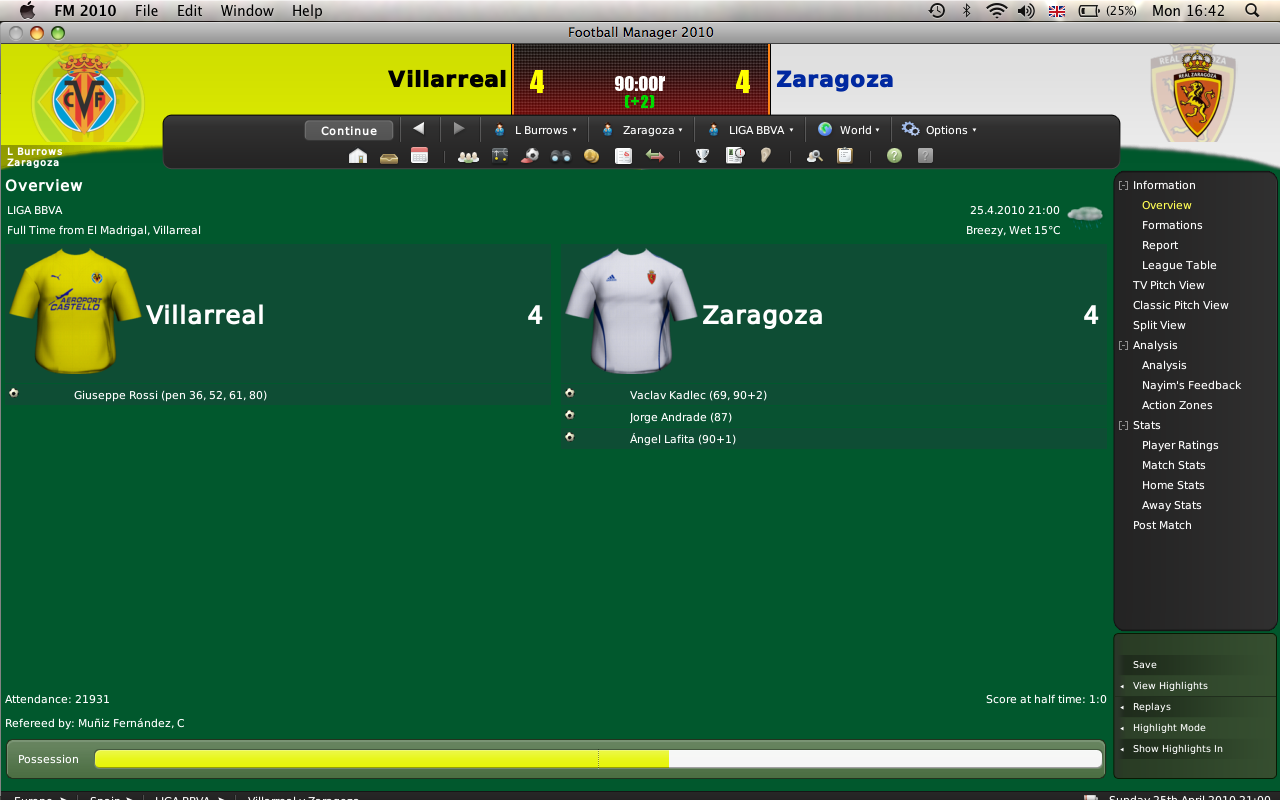Open the Options dropdown

939,130
